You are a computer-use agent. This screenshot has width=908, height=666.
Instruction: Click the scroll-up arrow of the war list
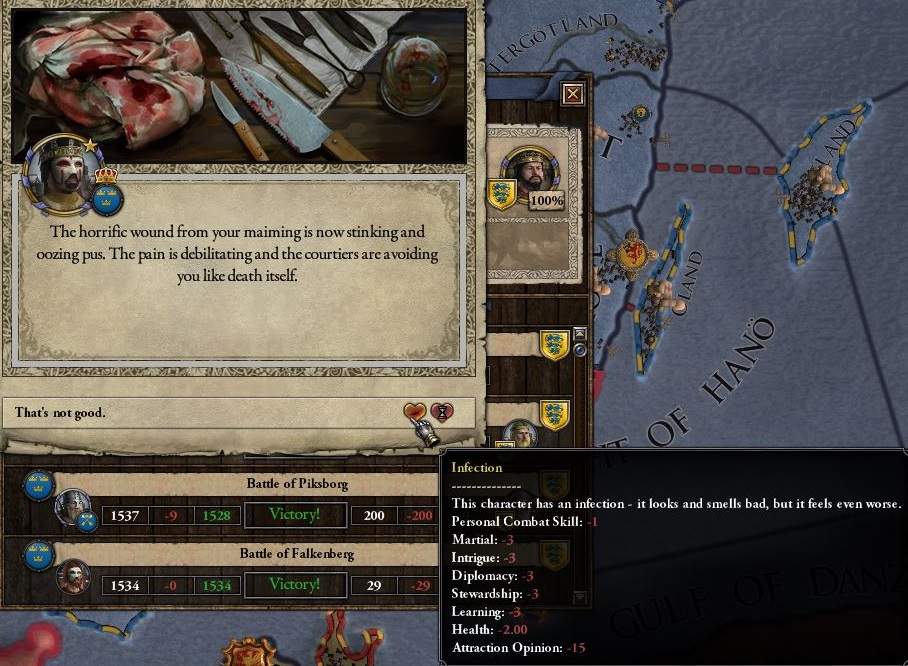click(x=579, y=333)
